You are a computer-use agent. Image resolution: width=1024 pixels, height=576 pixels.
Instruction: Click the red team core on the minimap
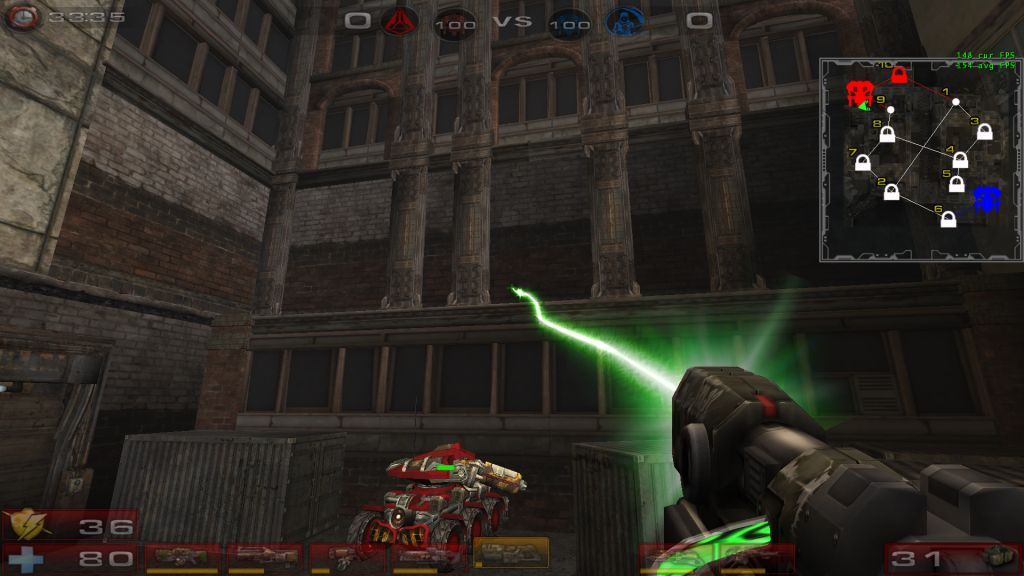point(858,93)
